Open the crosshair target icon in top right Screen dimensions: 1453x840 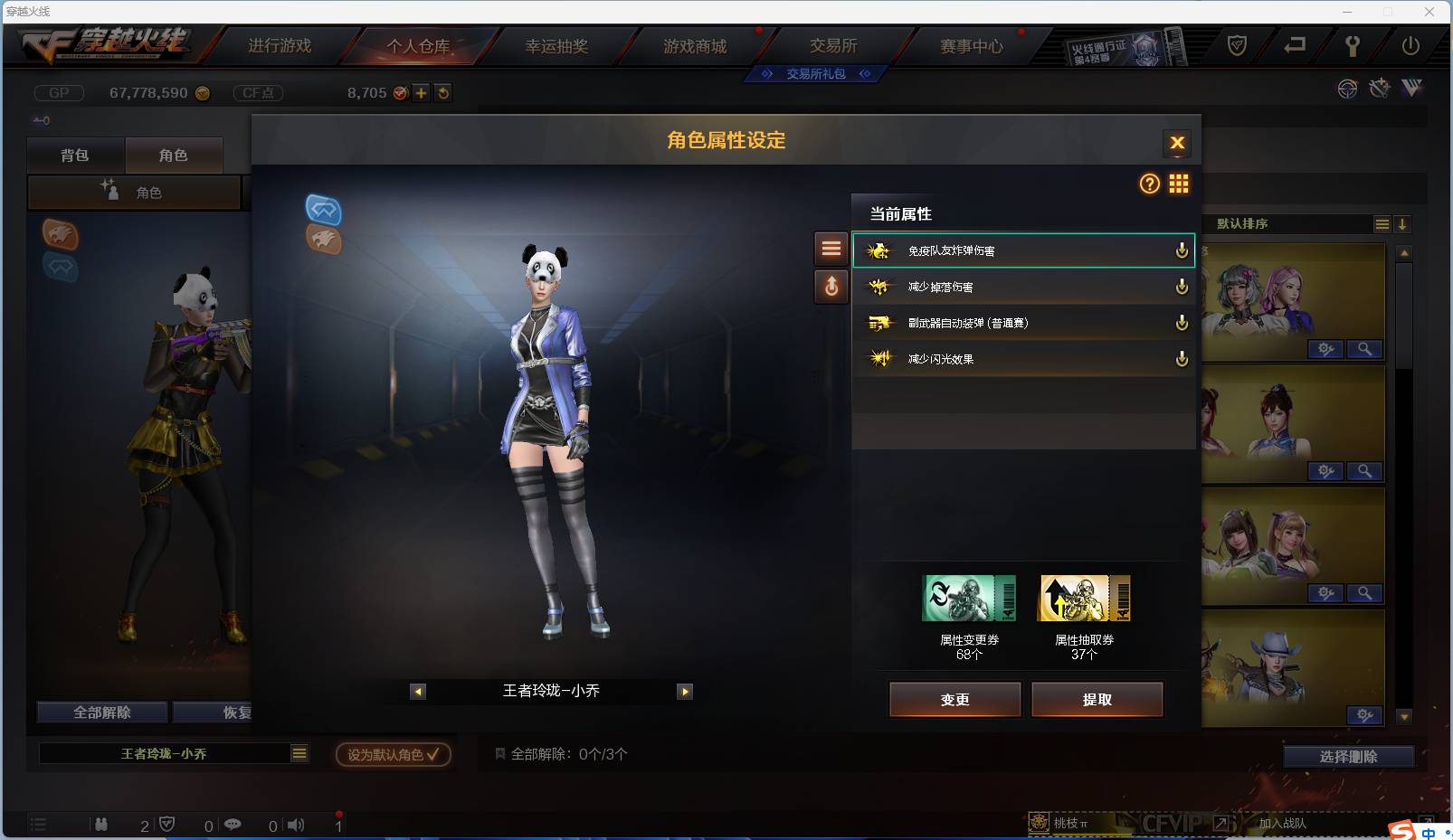click(x=1347, y=89)
